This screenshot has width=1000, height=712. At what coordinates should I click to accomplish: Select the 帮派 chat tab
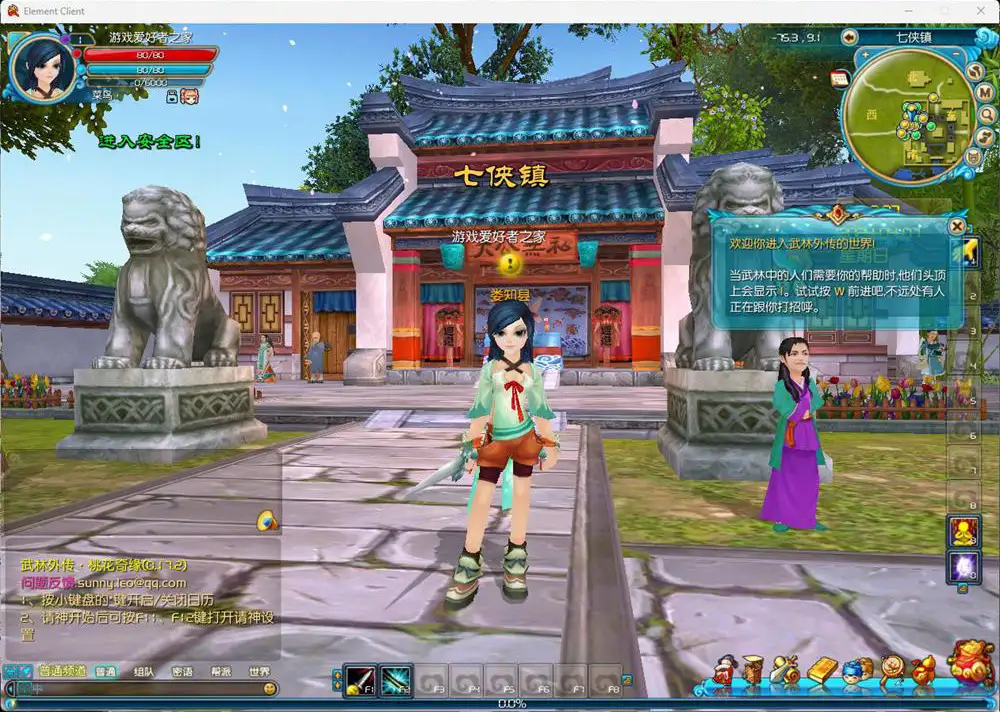pos(220,672)
